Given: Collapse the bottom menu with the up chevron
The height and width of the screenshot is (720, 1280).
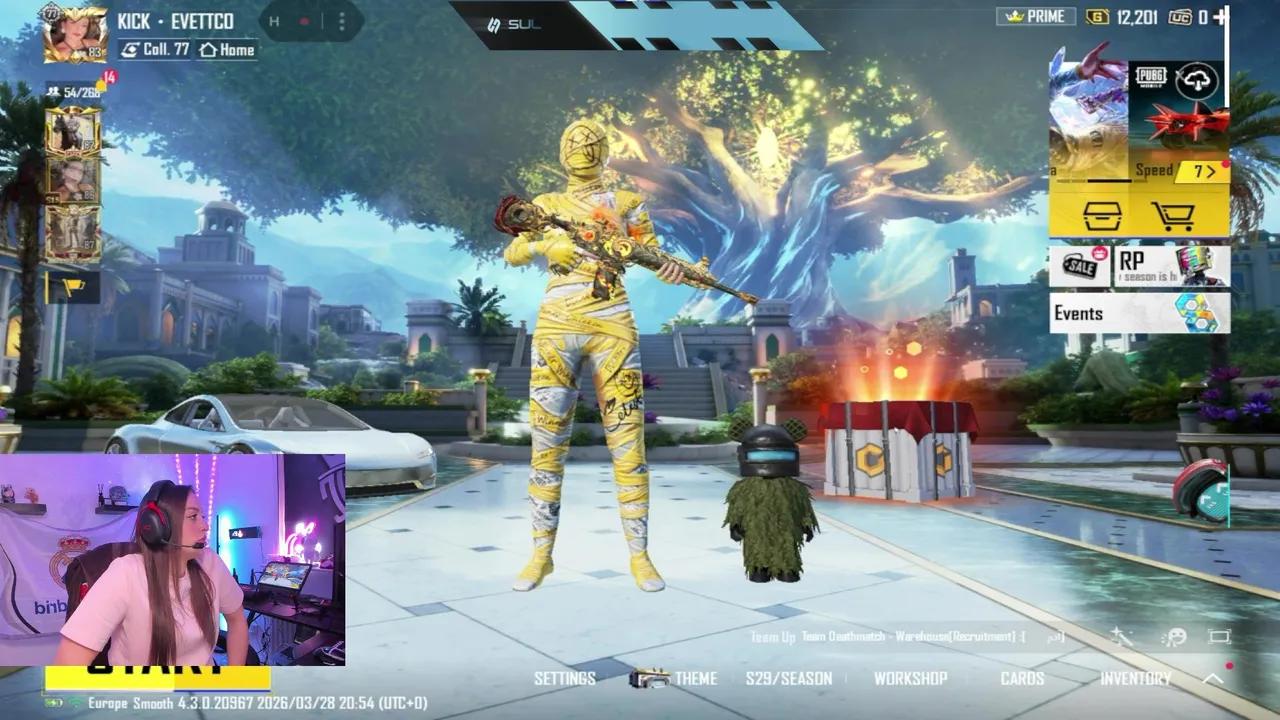Looking at the screenshot, I should coord(1212,677).
